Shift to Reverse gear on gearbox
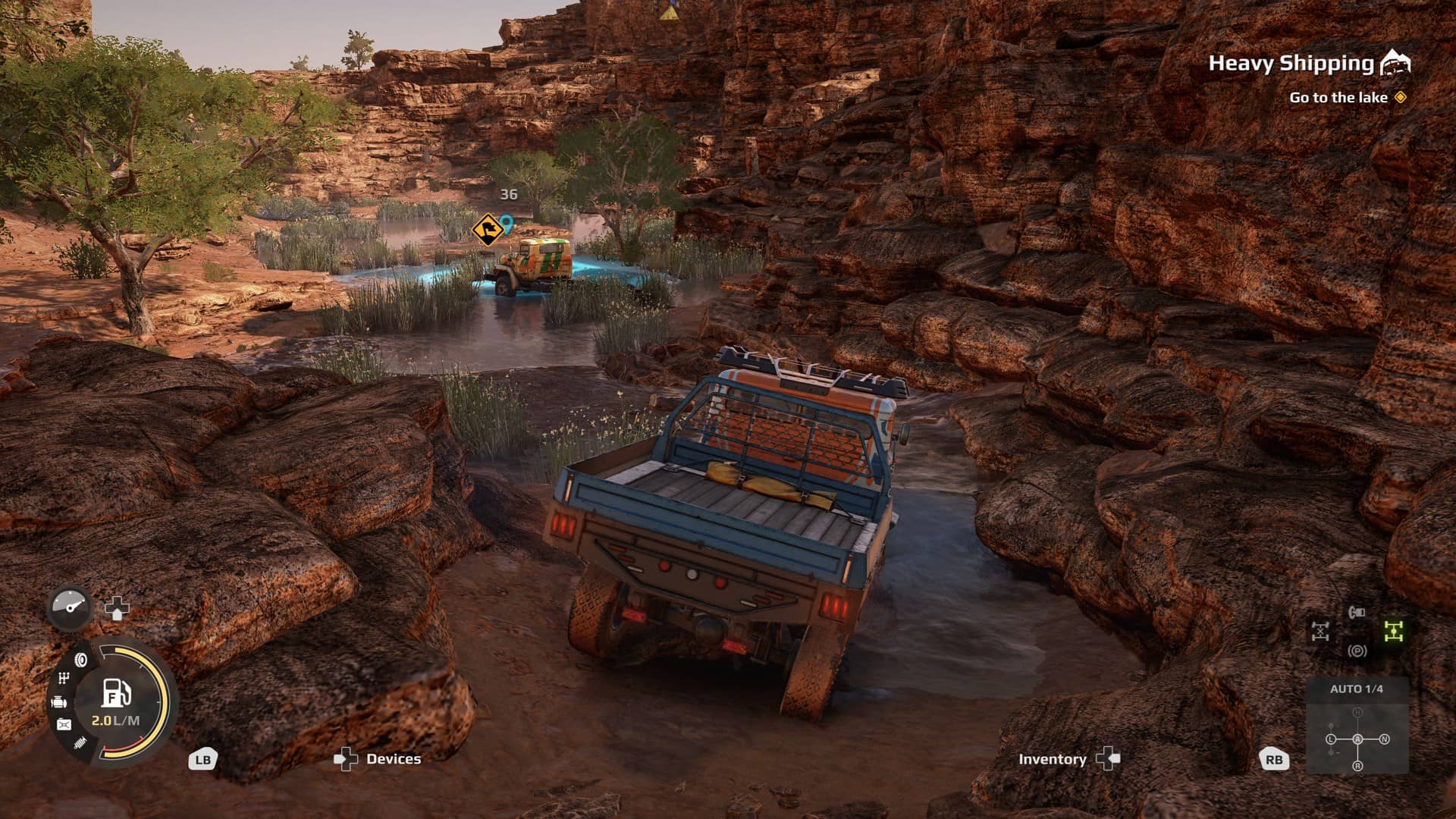This screenshot has height=819, width=1456. pyautogui.click(x=1357, y=766)
